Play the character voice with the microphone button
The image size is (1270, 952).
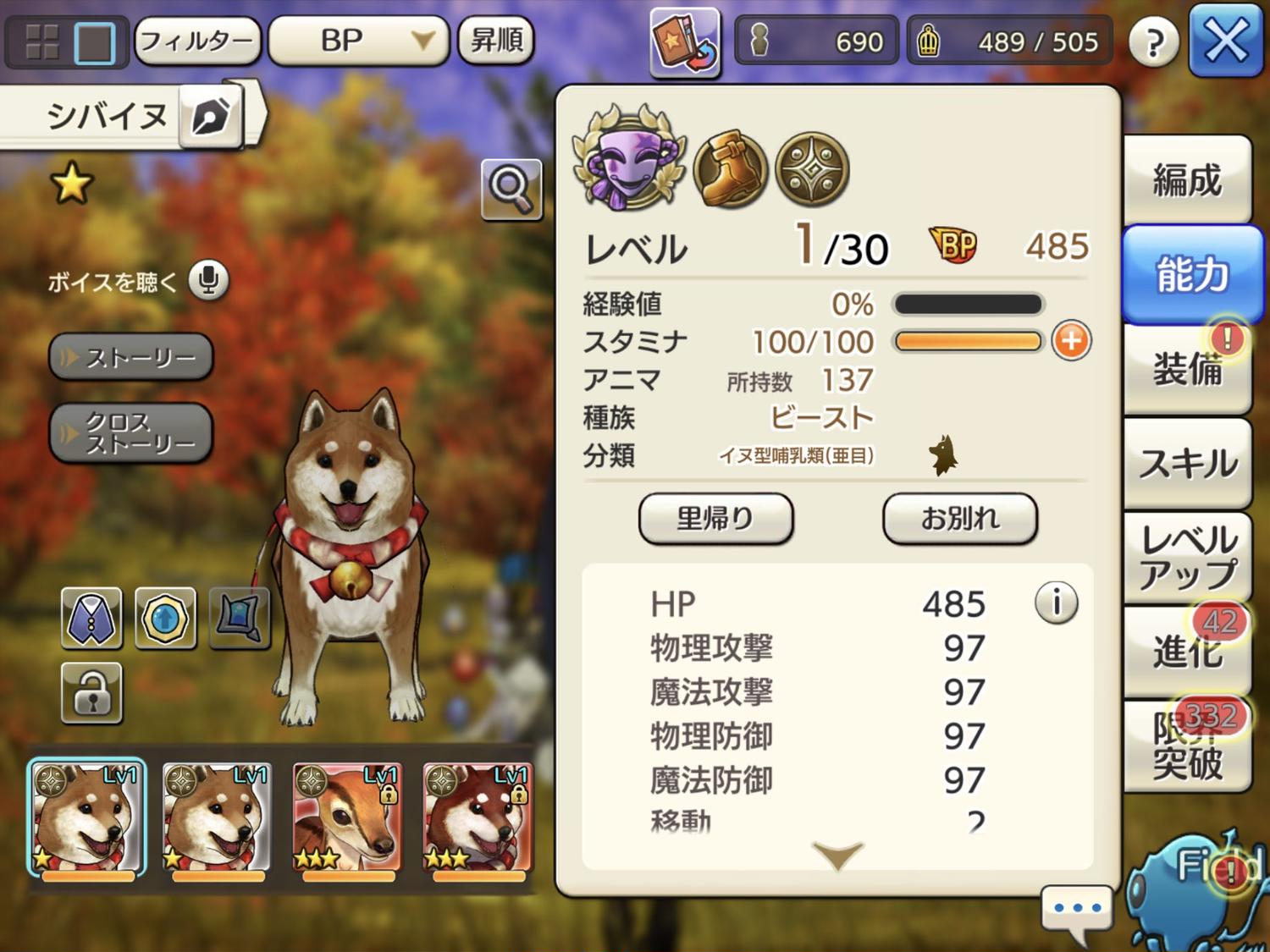tap(208, 280)
